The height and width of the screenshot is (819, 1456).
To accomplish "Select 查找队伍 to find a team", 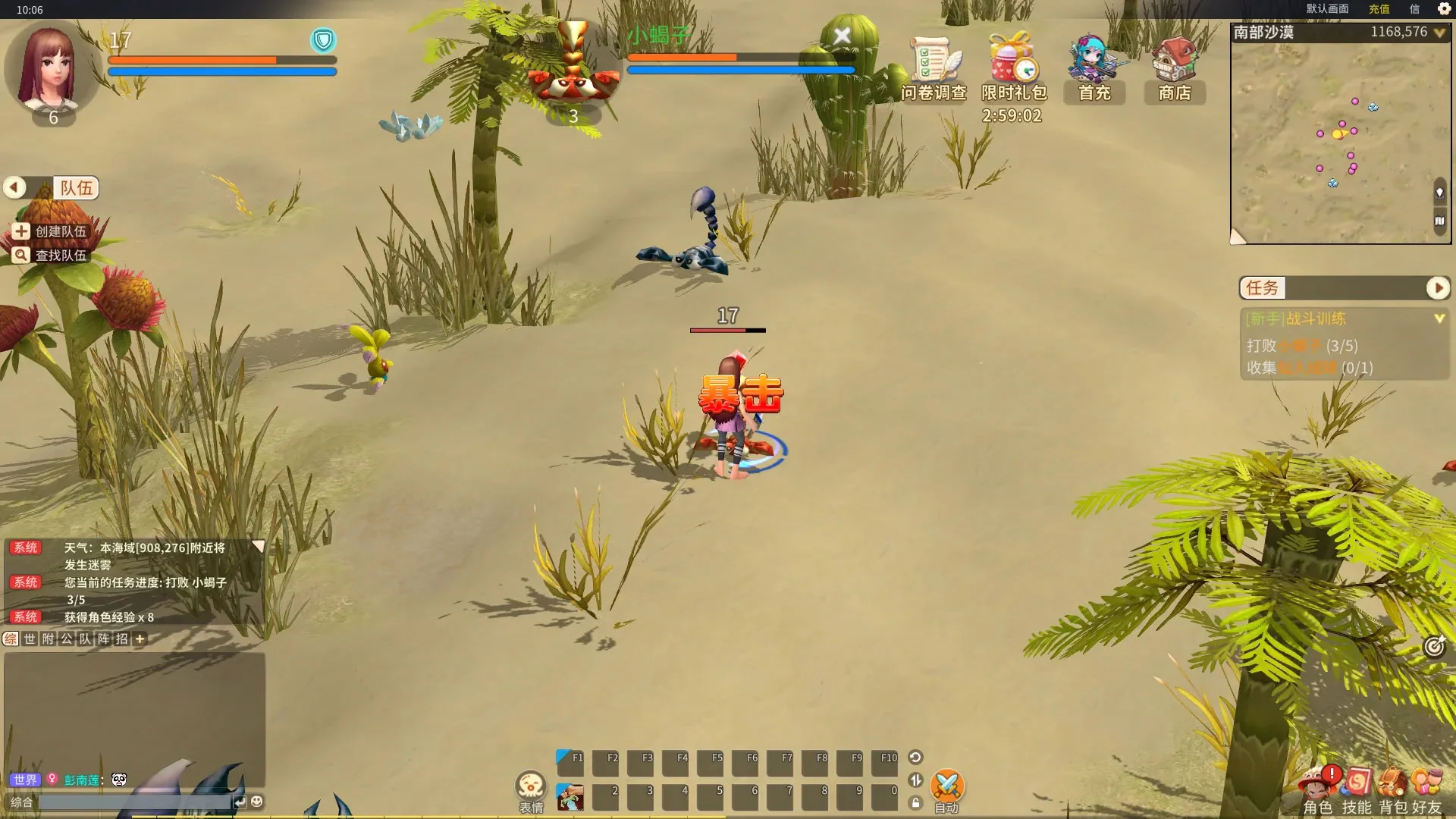I will pos(52,256).
